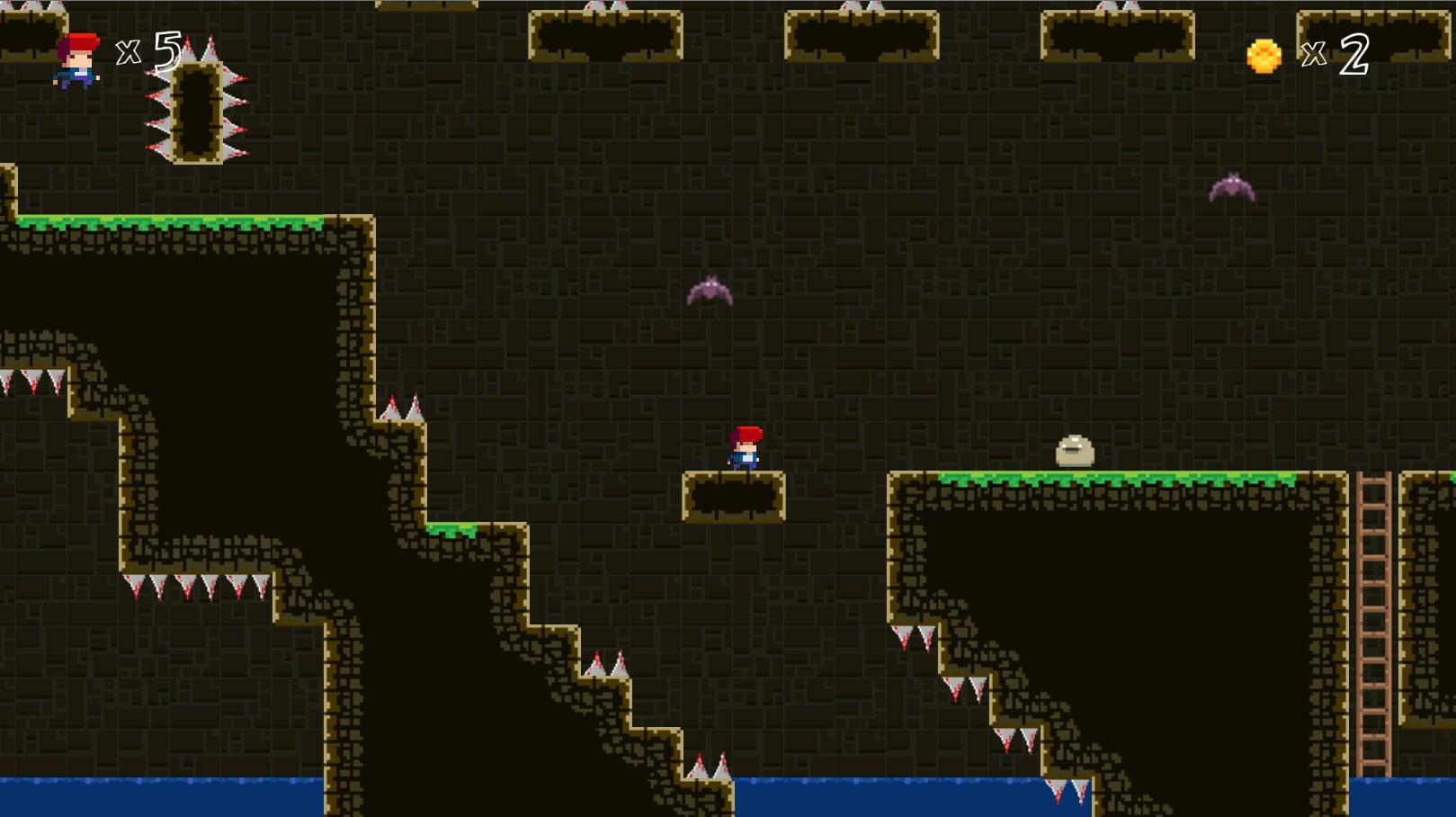Select the coin icon in top-right HUD

[1263, 56]
